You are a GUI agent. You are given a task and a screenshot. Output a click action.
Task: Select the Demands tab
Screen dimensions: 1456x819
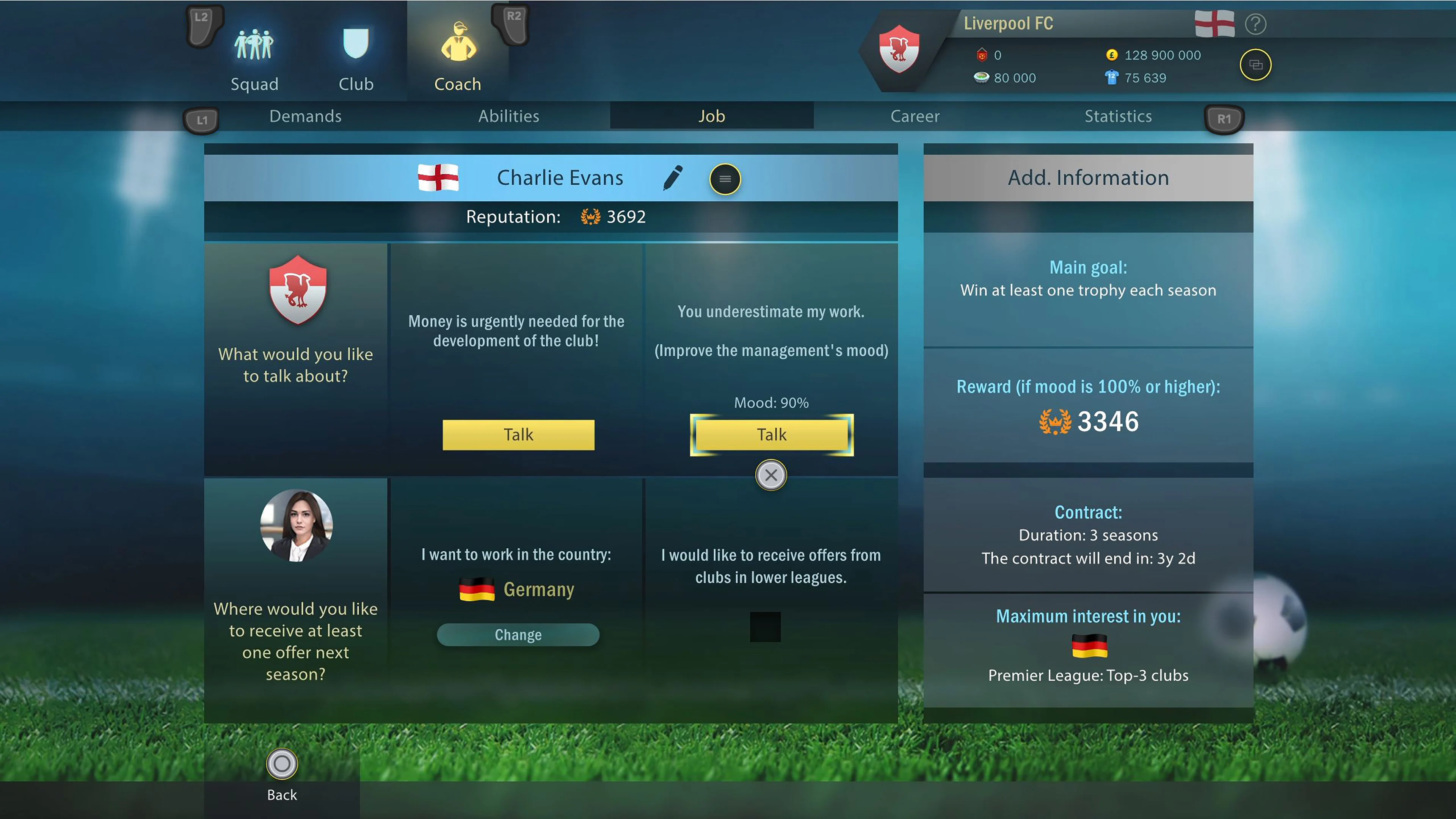coord(305,116)
